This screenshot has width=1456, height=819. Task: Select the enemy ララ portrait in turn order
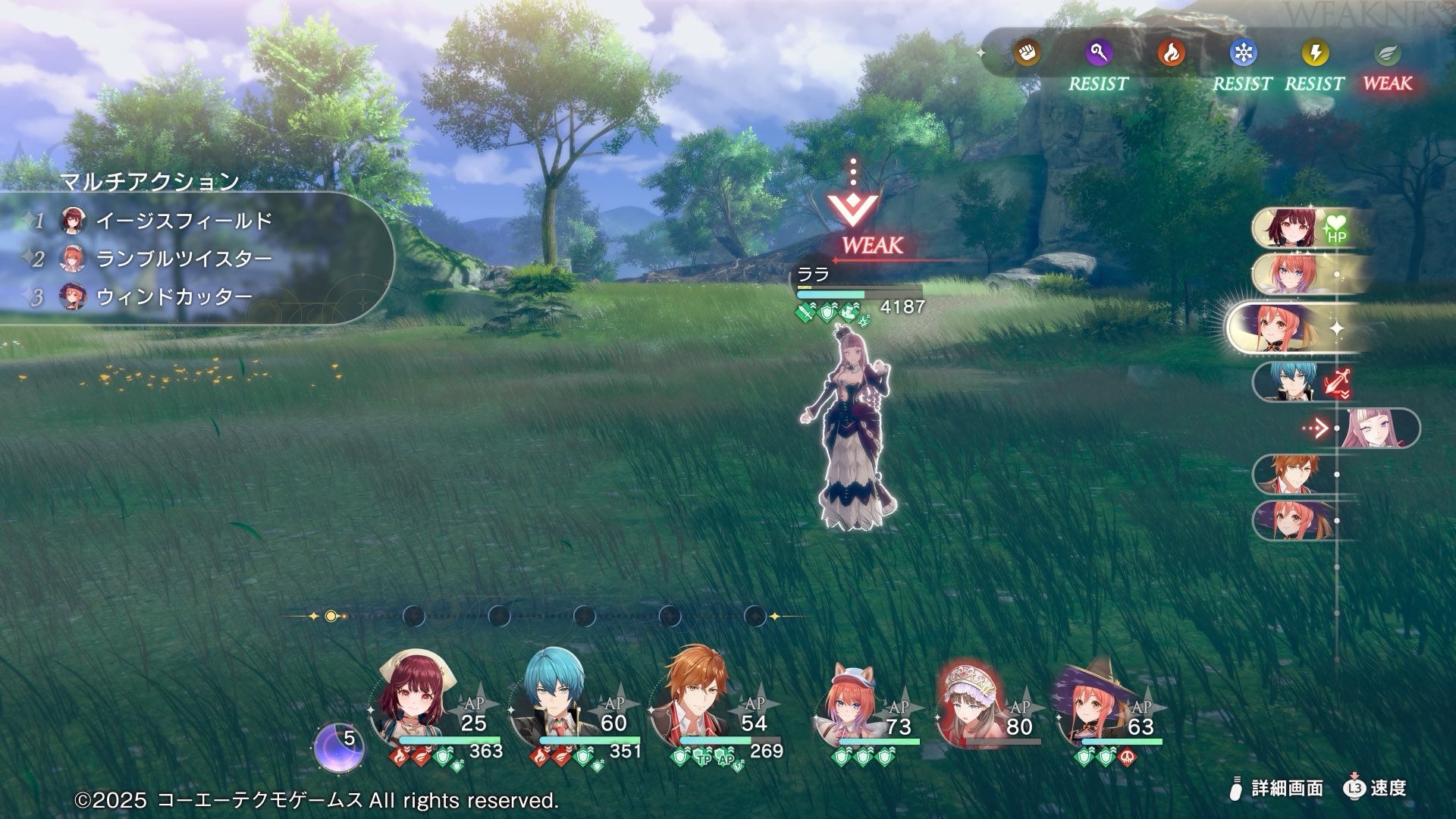coord(1376,428)
